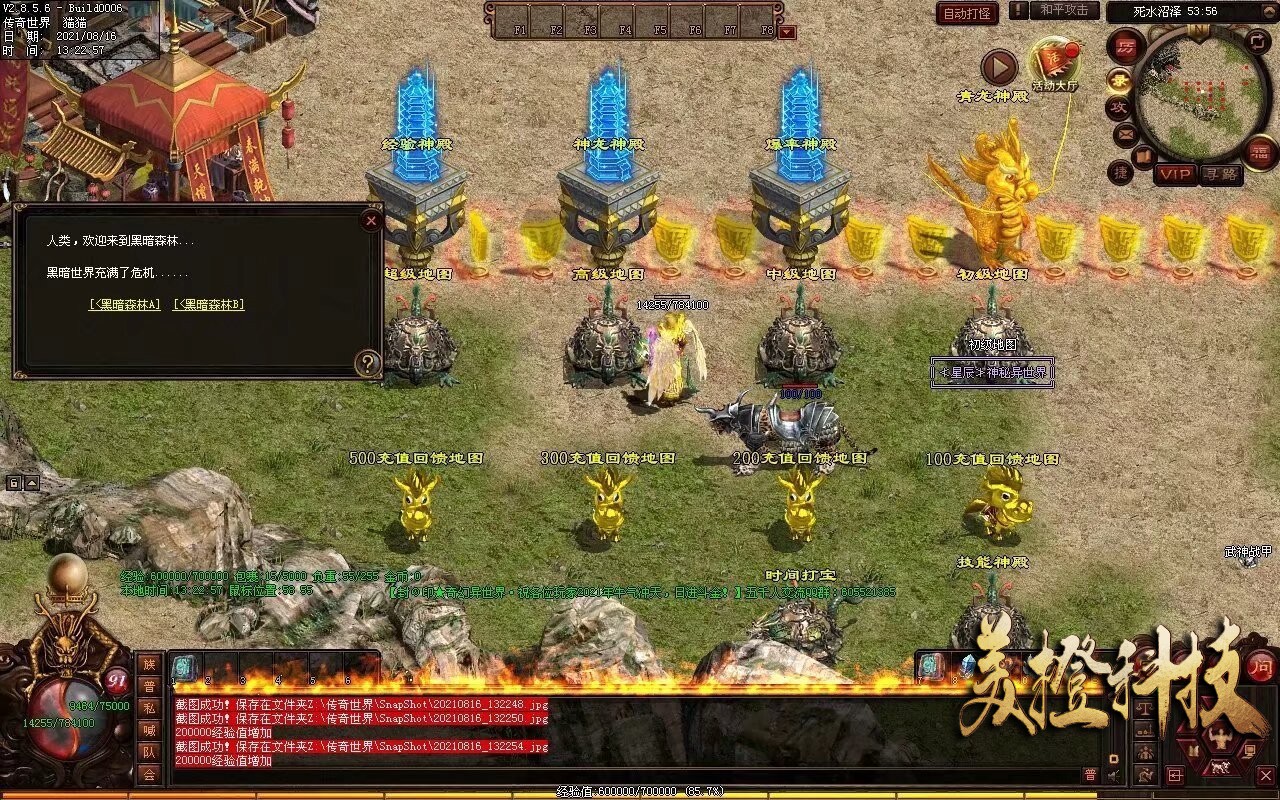
Task: Click the round play arrow button
Action: click(x=998, y=67)
